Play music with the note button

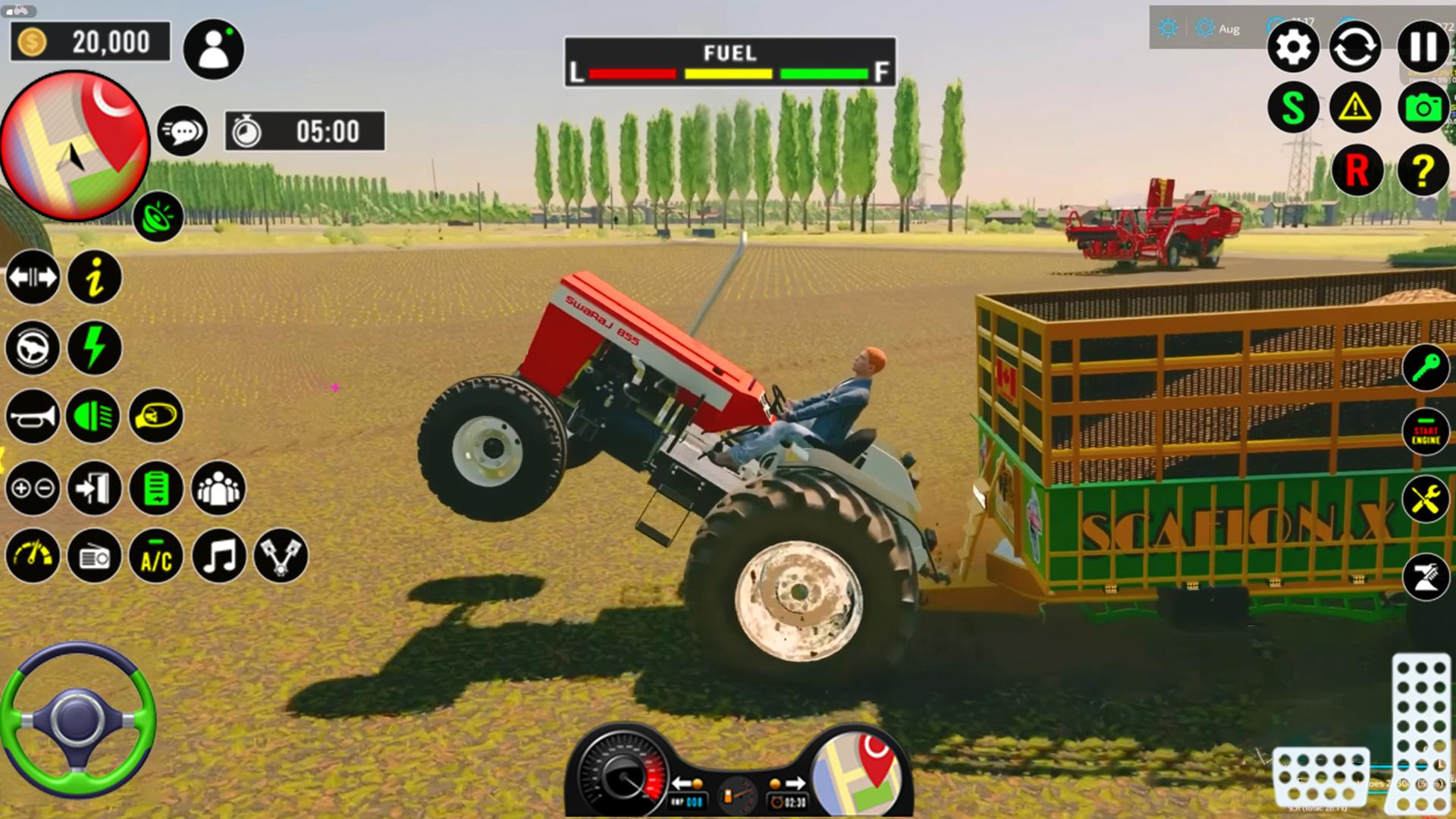click(x=218, y=557)
